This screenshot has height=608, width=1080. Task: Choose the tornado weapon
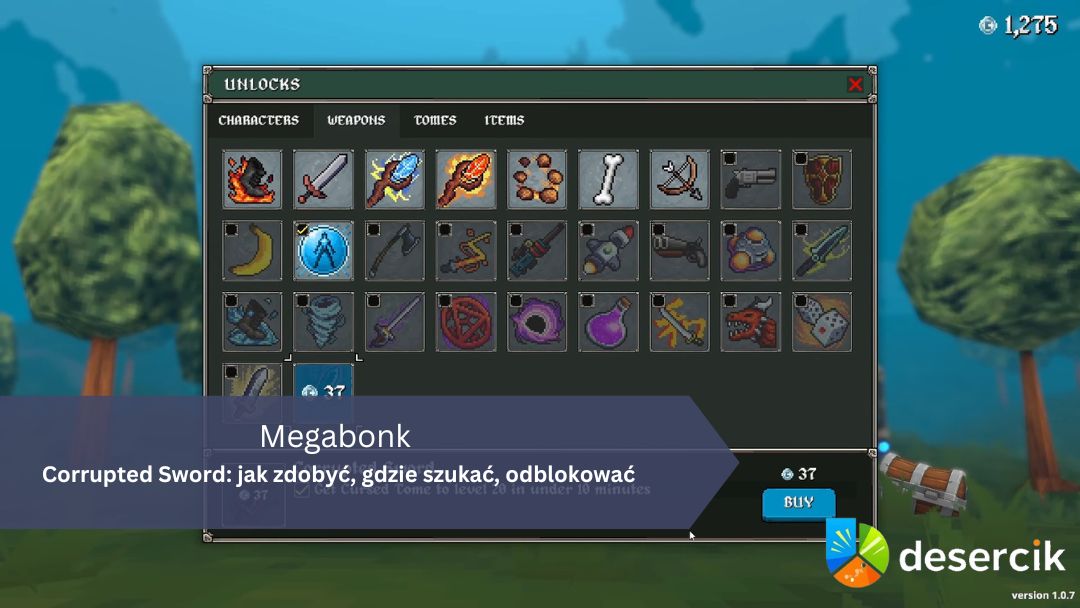coord(323,321)
